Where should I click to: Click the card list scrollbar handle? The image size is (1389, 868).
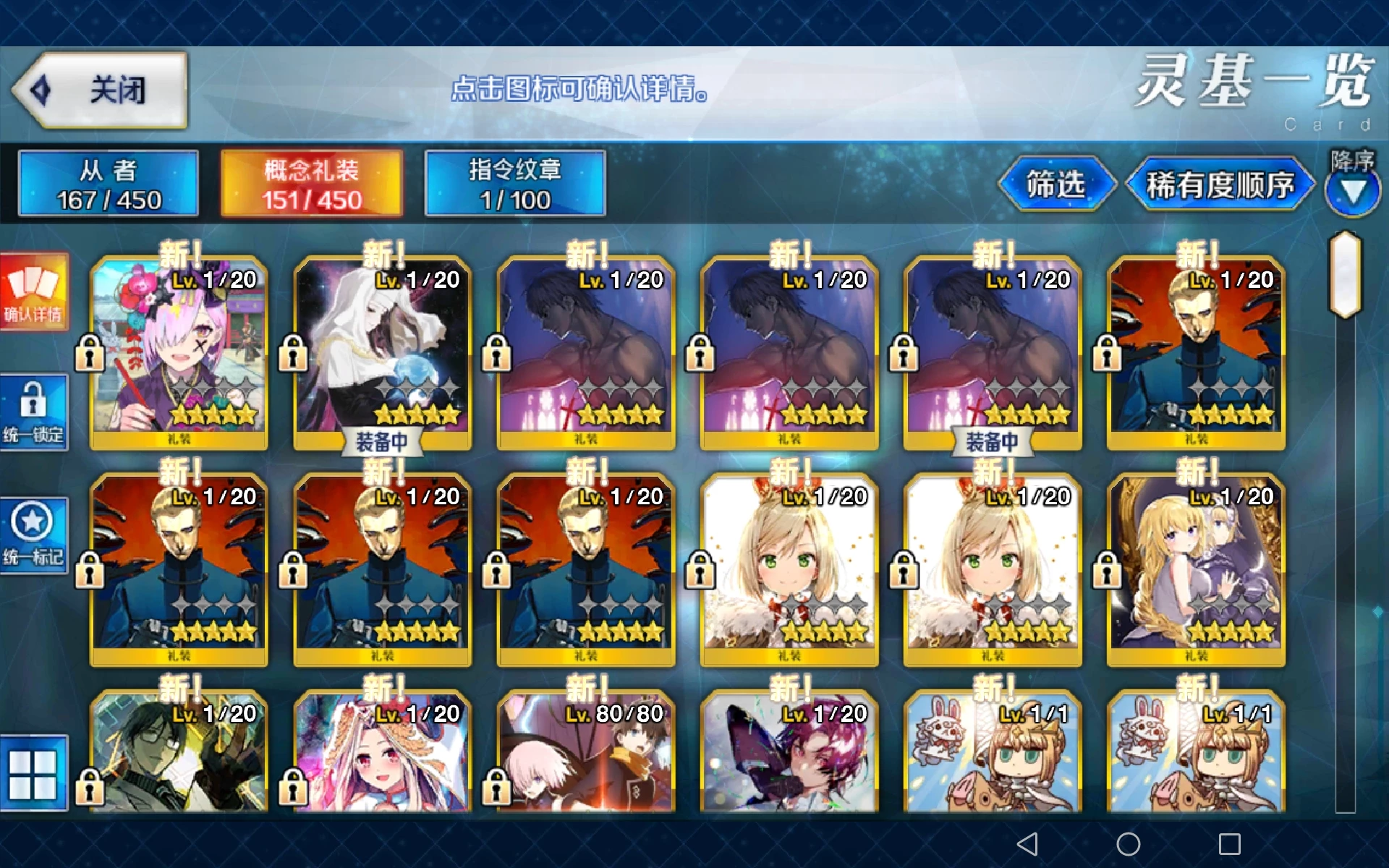1345,275
